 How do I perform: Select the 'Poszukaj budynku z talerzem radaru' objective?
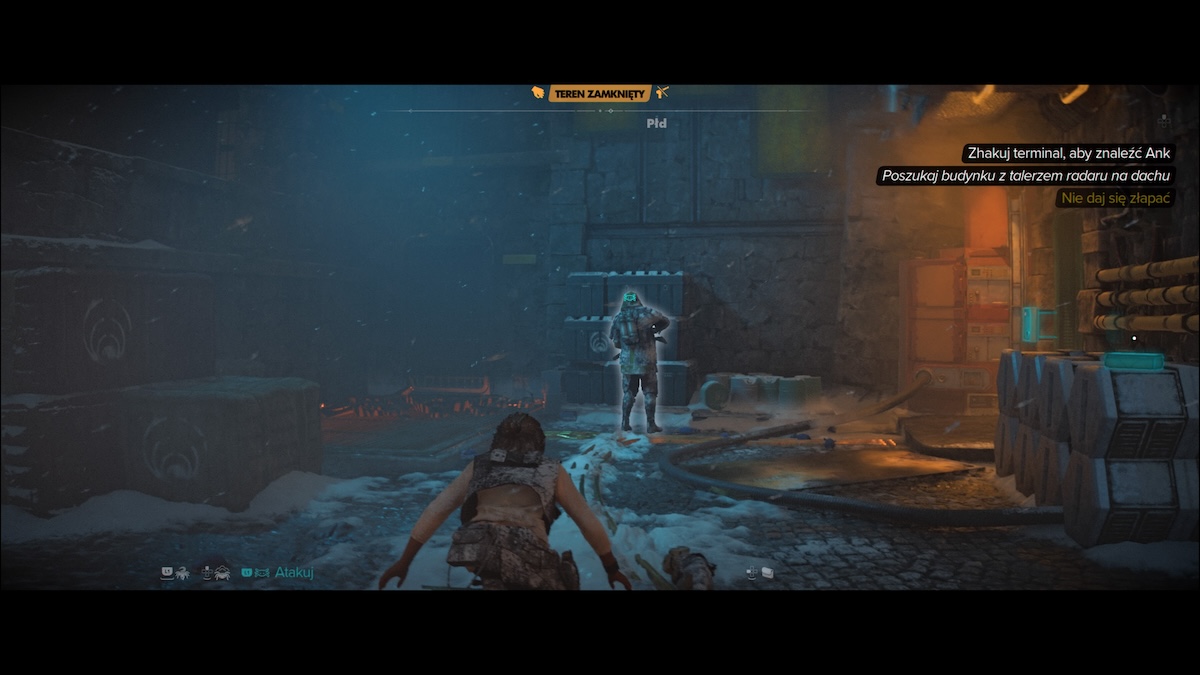1026,176
